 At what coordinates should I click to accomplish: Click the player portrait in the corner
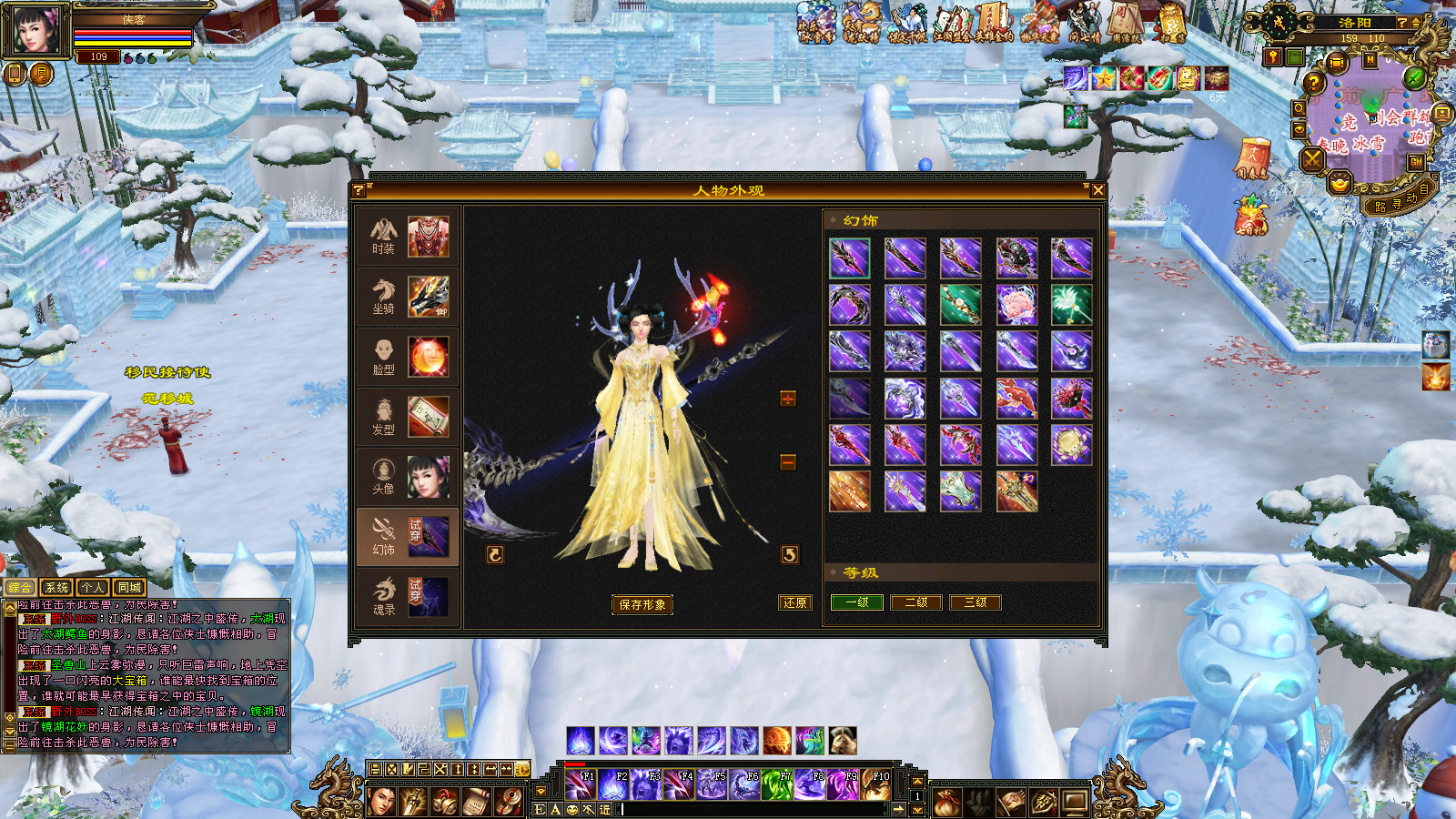click(36, 31)
